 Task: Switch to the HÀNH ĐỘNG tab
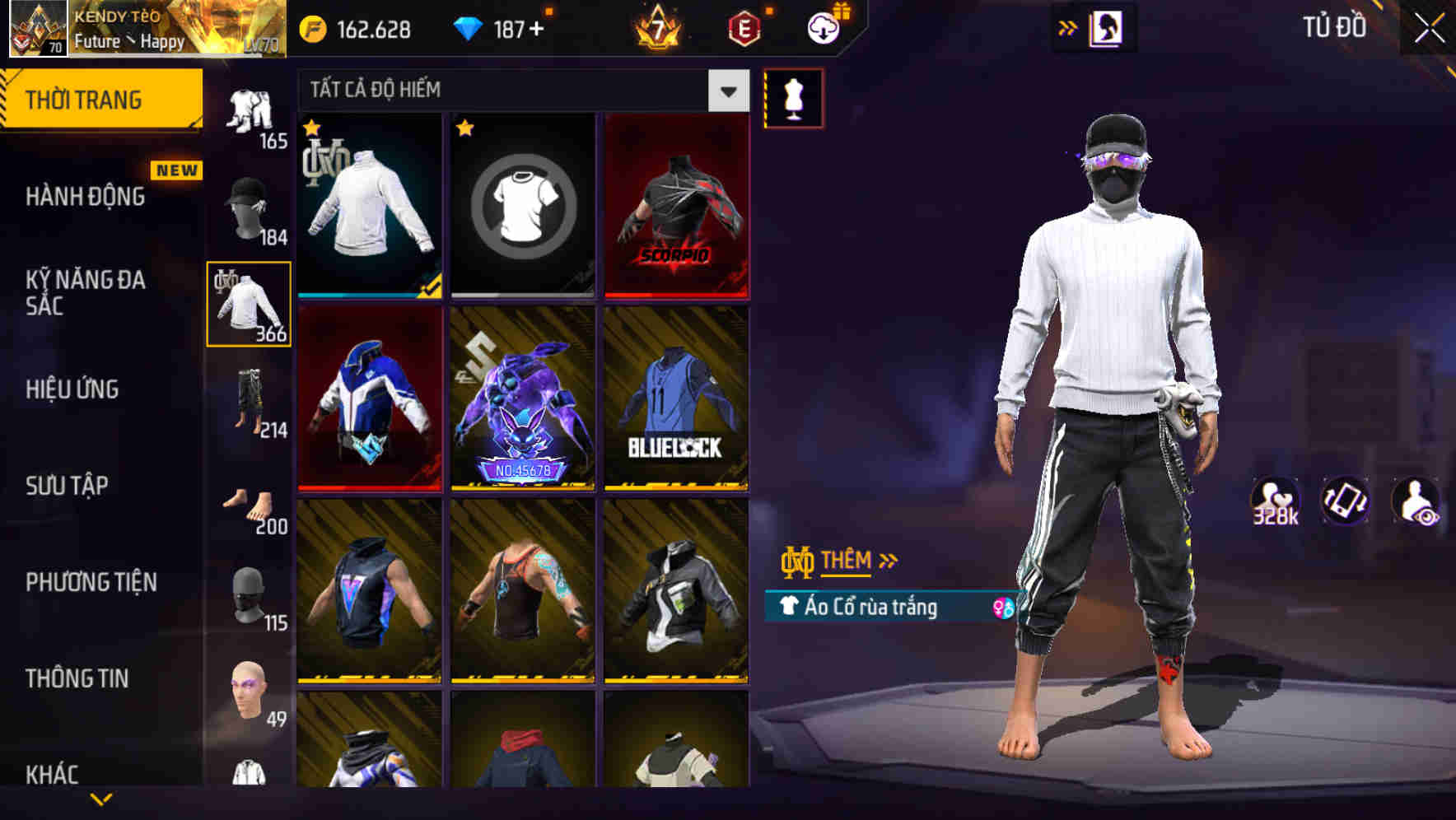86,197
